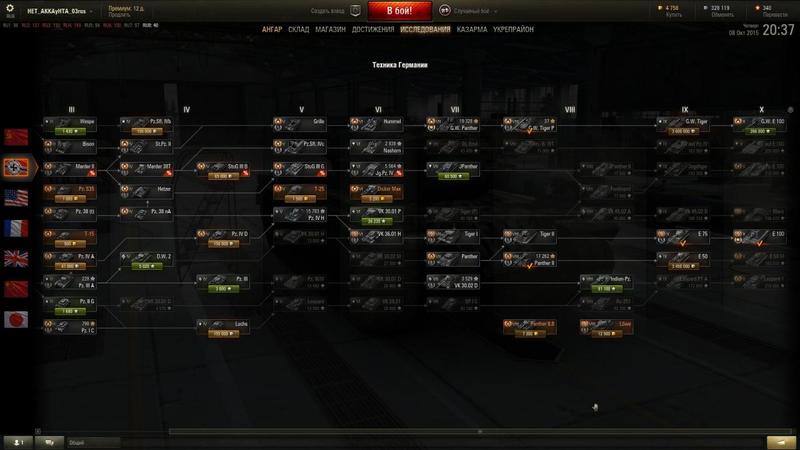Show the ДОСТИЖЕНИЯ tab
This screenshot has width=800, height=450.
[372, 30]
